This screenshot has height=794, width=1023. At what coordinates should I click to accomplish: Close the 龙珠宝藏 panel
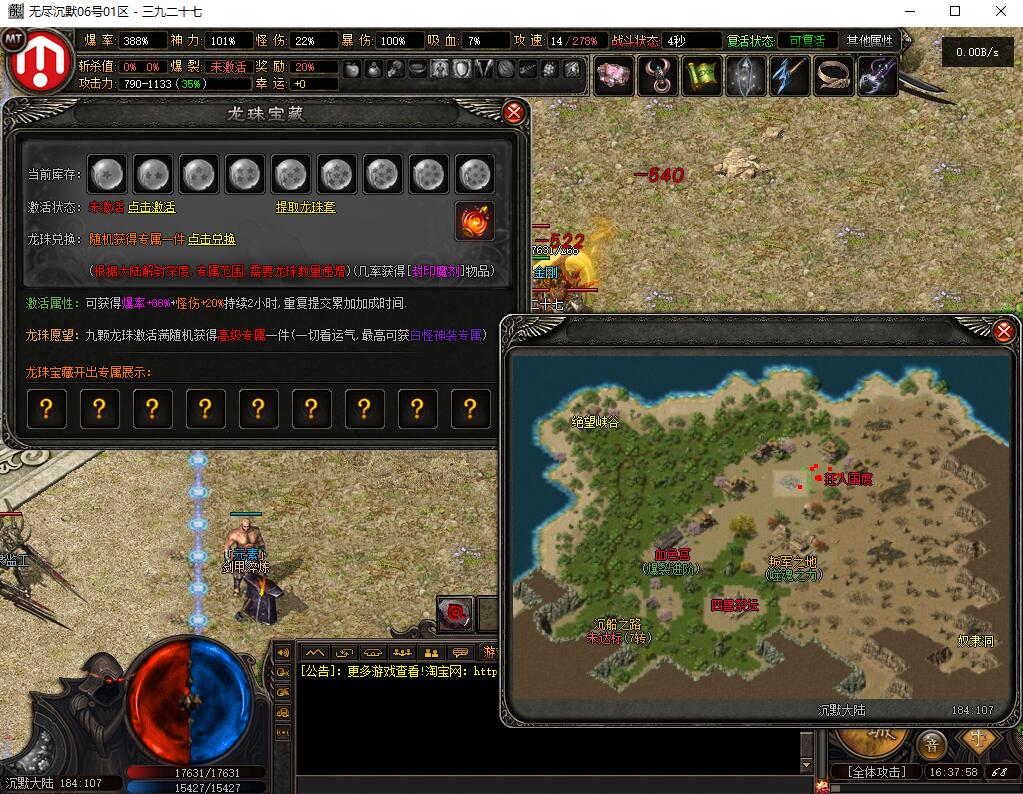(x=514, y=112)
